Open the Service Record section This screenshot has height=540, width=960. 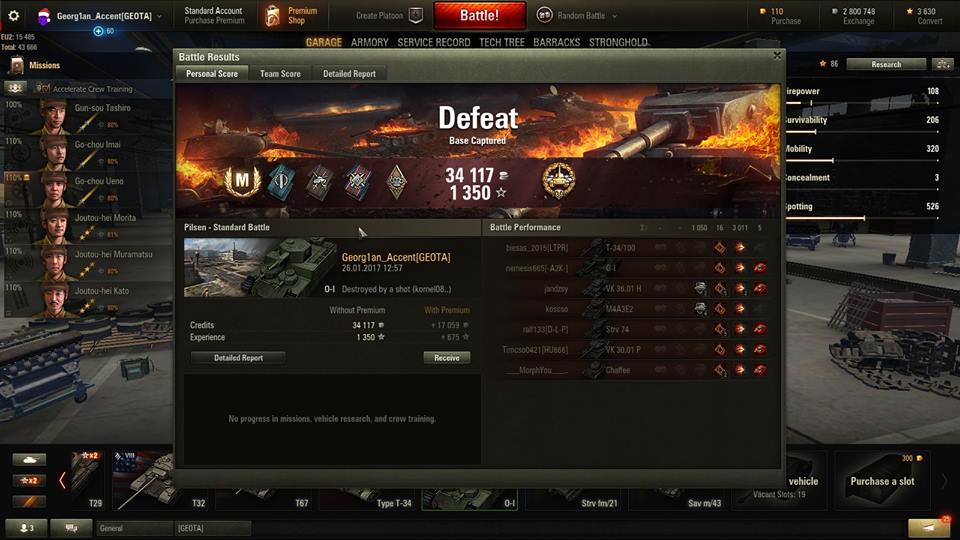(433, 43)
